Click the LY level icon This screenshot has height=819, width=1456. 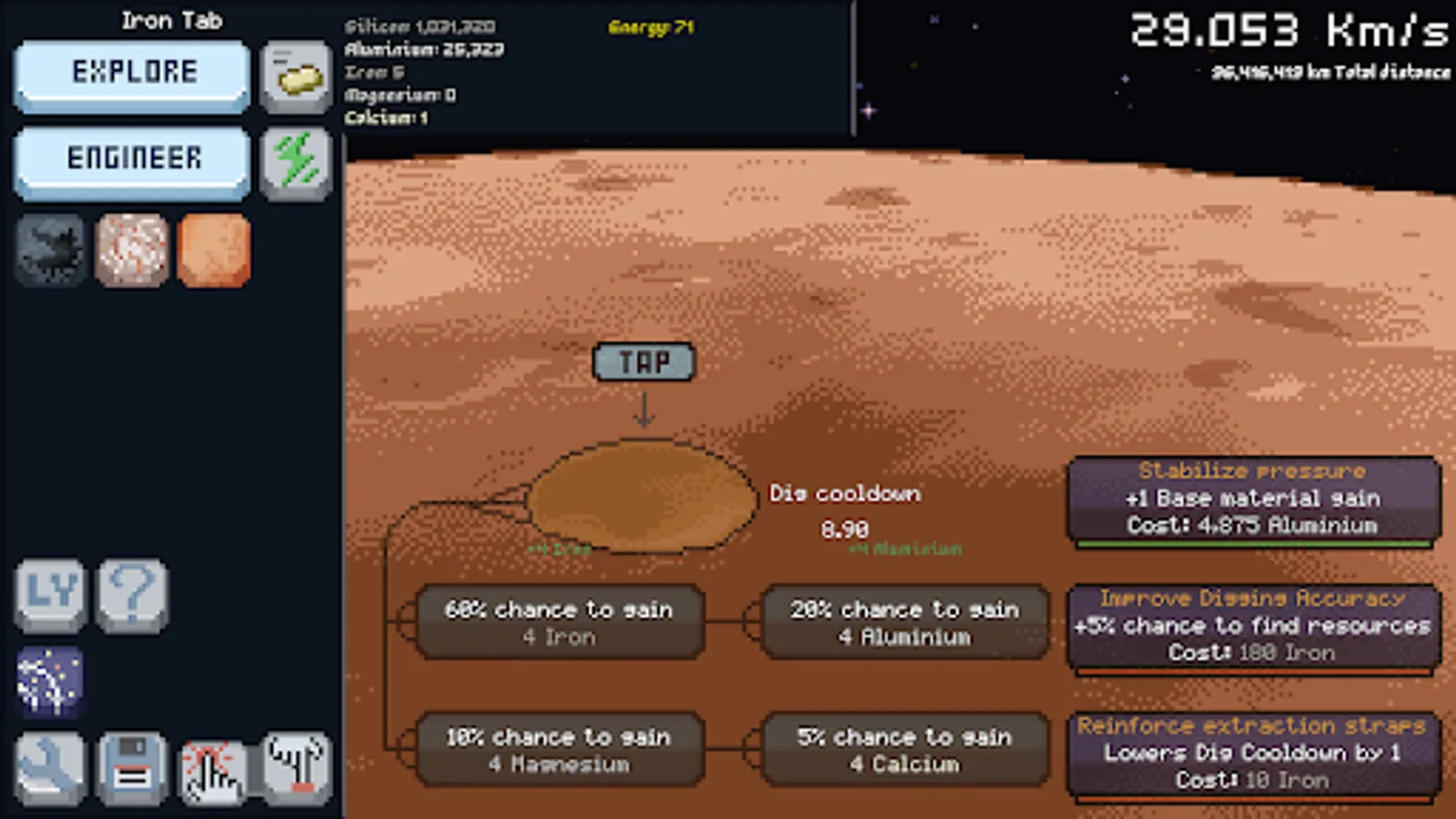coord(50,596)
